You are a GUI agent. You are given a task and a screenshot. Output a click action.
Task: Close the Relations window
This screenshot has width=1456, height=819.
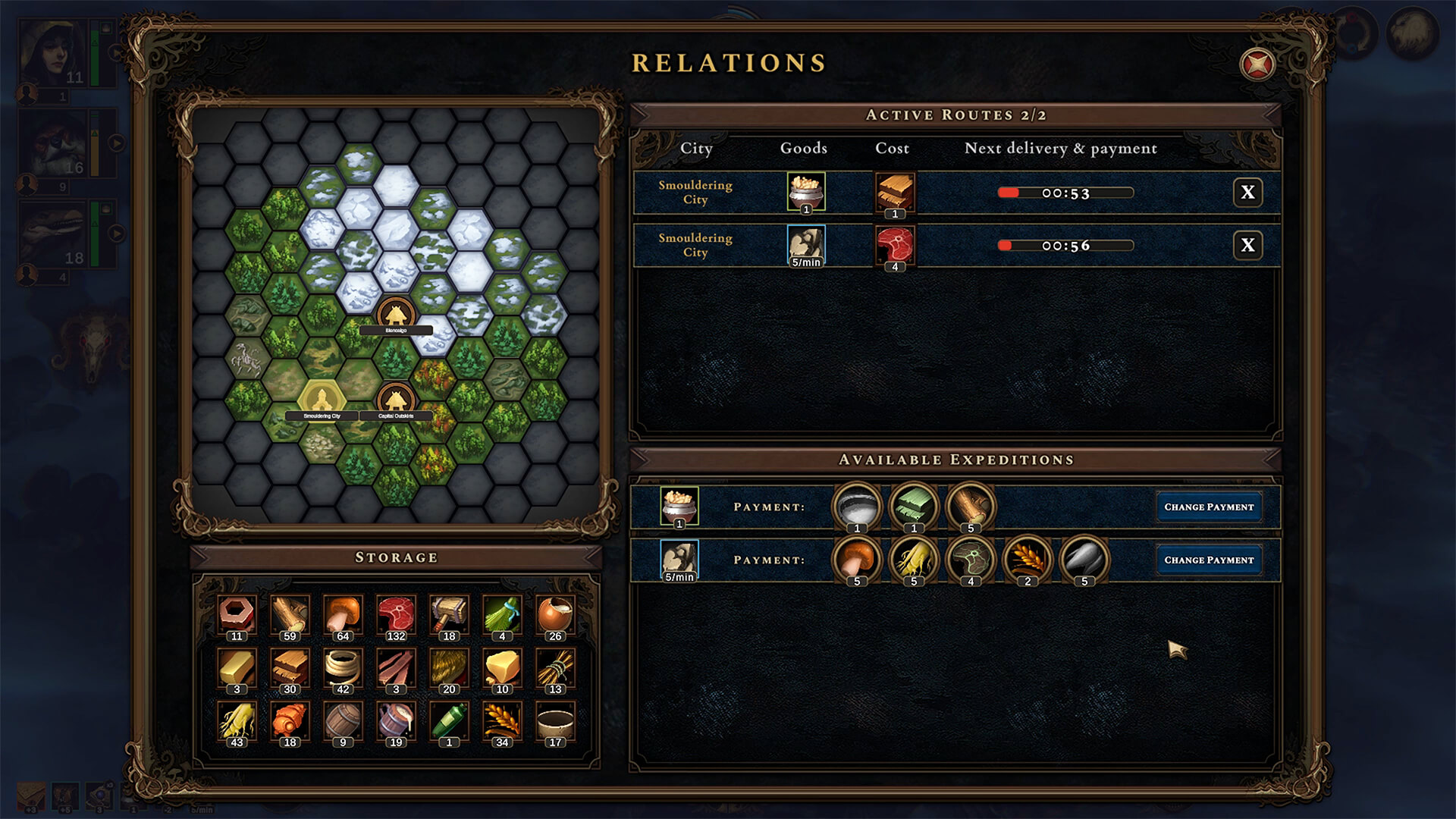[x=1257, y=64]
